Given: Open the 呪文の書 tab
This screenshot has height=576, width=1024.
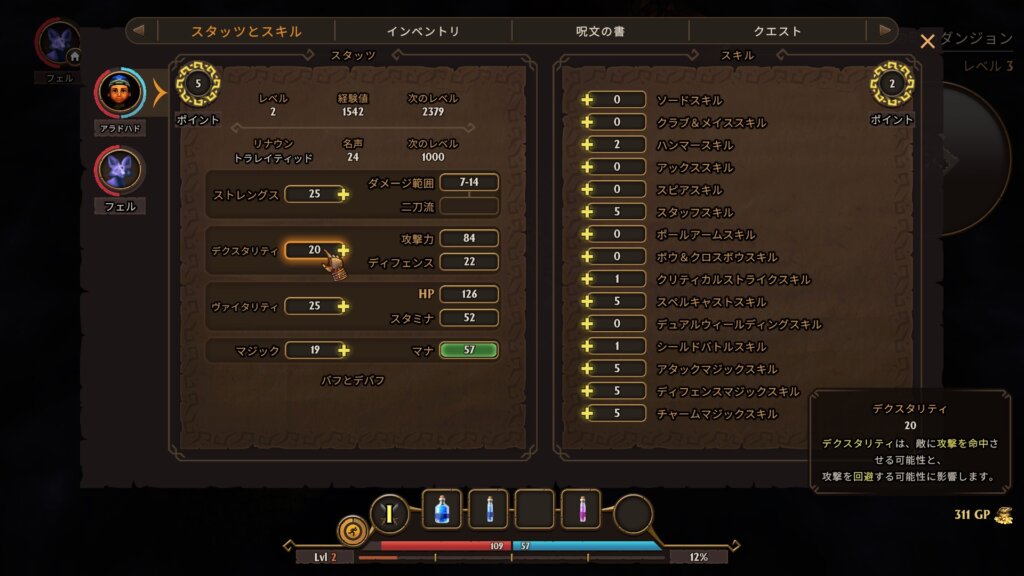Looking at the screenshot, I should click(600, 31).
